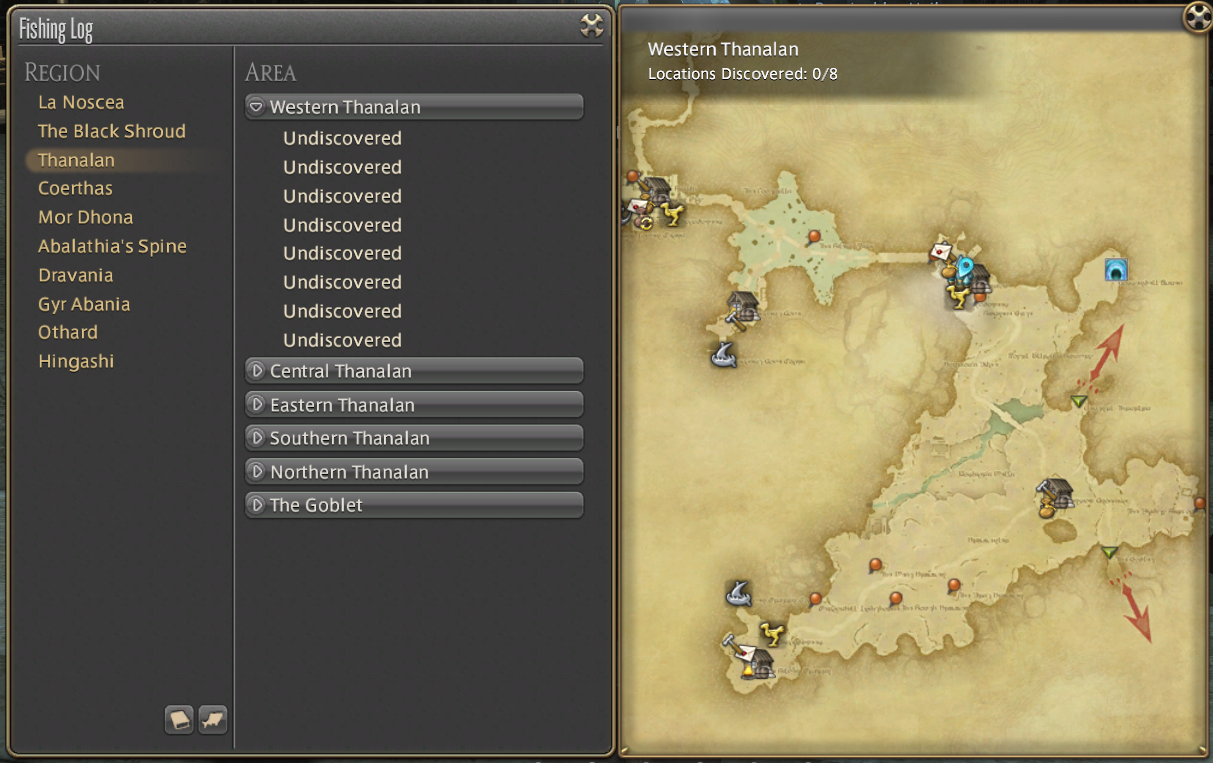The width and height of the screenshot is (1213, 763).
Task: Close the Fishing Log window
Action: pyautogui.click(x=592, y=26)
